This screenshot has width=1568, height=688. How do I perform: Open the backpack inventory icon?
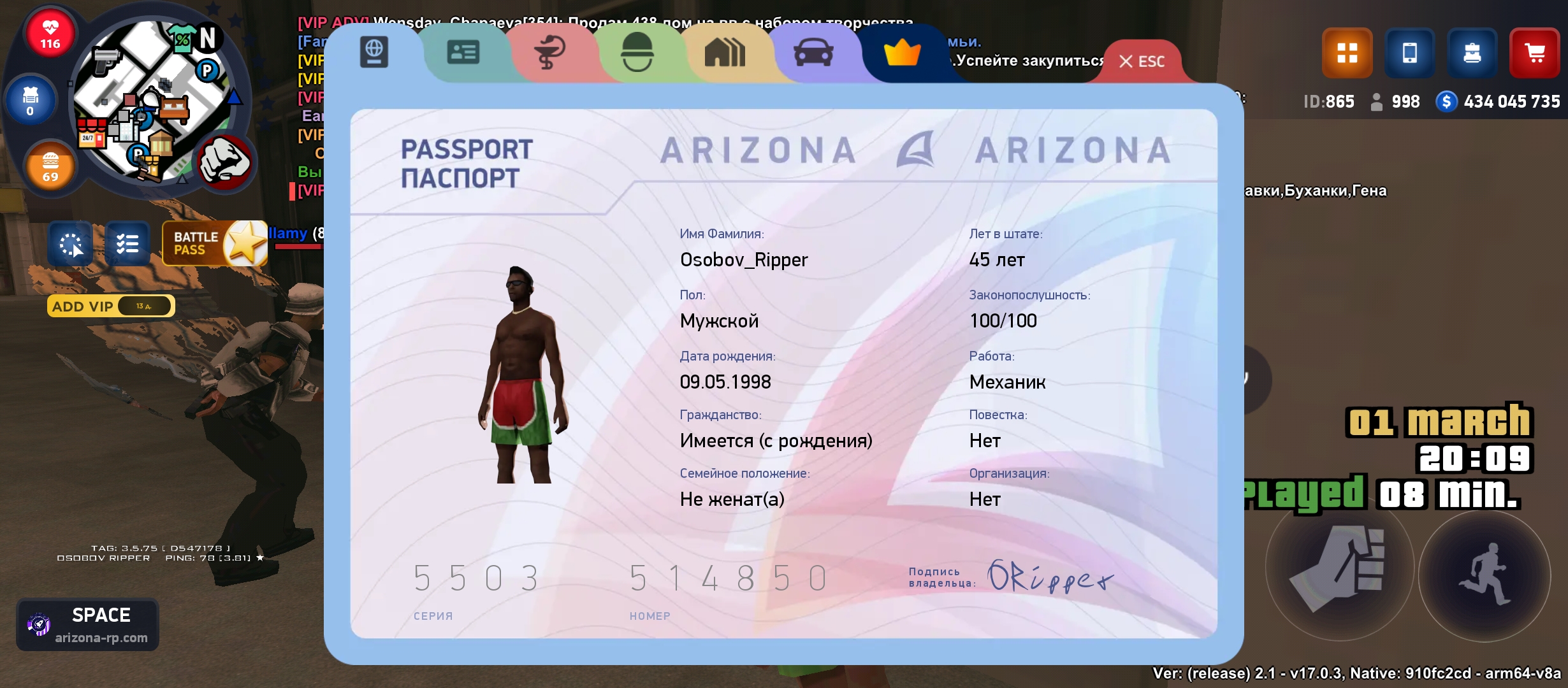pos(1472,53)
